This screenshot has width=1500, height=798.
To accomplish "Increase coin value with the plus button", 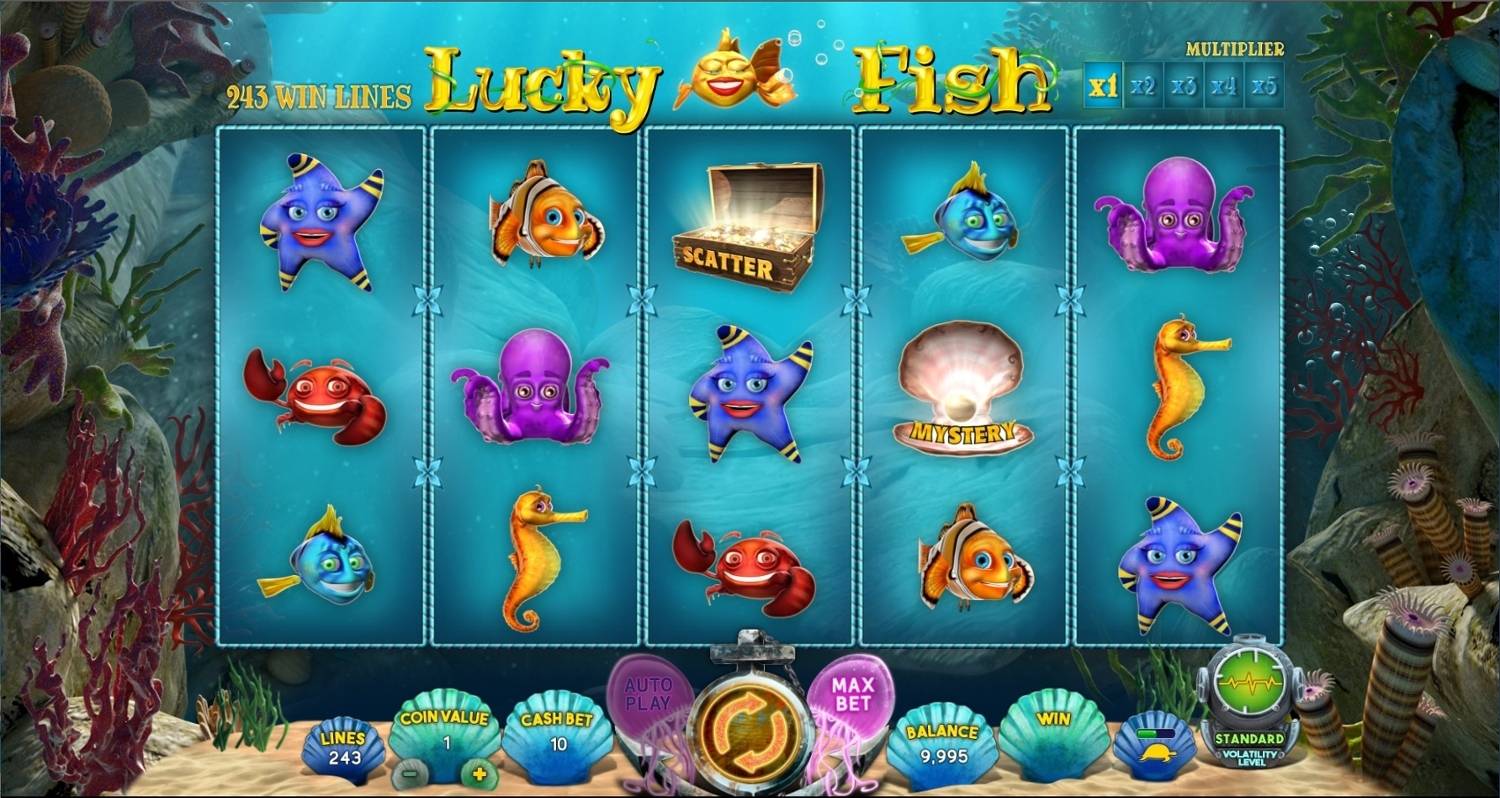I will [x=479, y=775].
